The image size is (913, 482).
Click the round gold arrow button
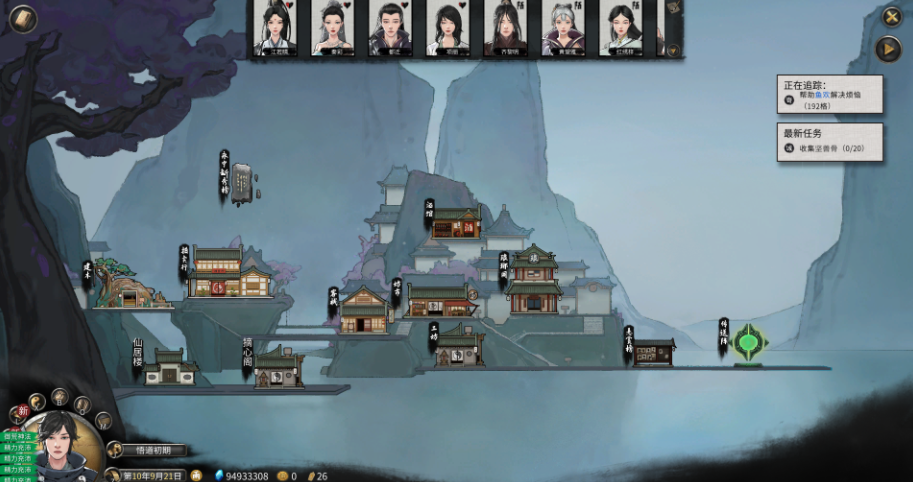[888, 48]
